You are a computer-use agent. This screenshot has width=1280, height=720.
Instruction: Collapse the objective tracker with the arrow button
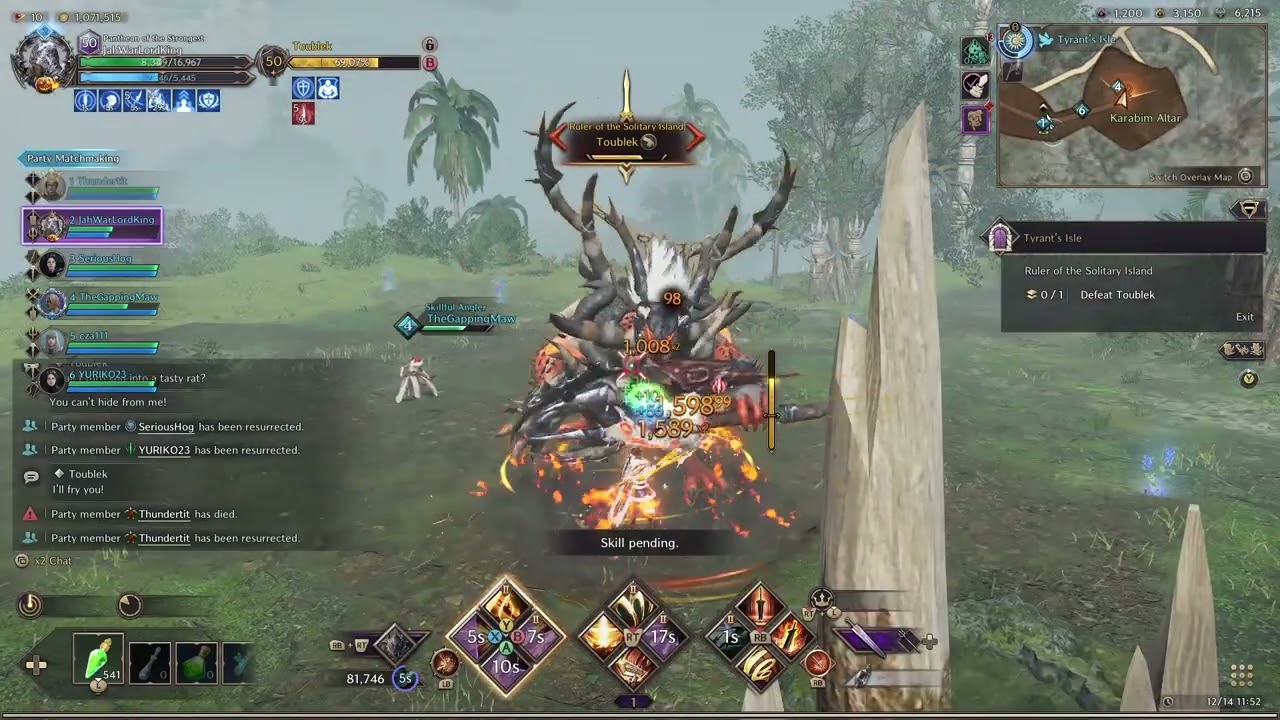pos(1248,209)
